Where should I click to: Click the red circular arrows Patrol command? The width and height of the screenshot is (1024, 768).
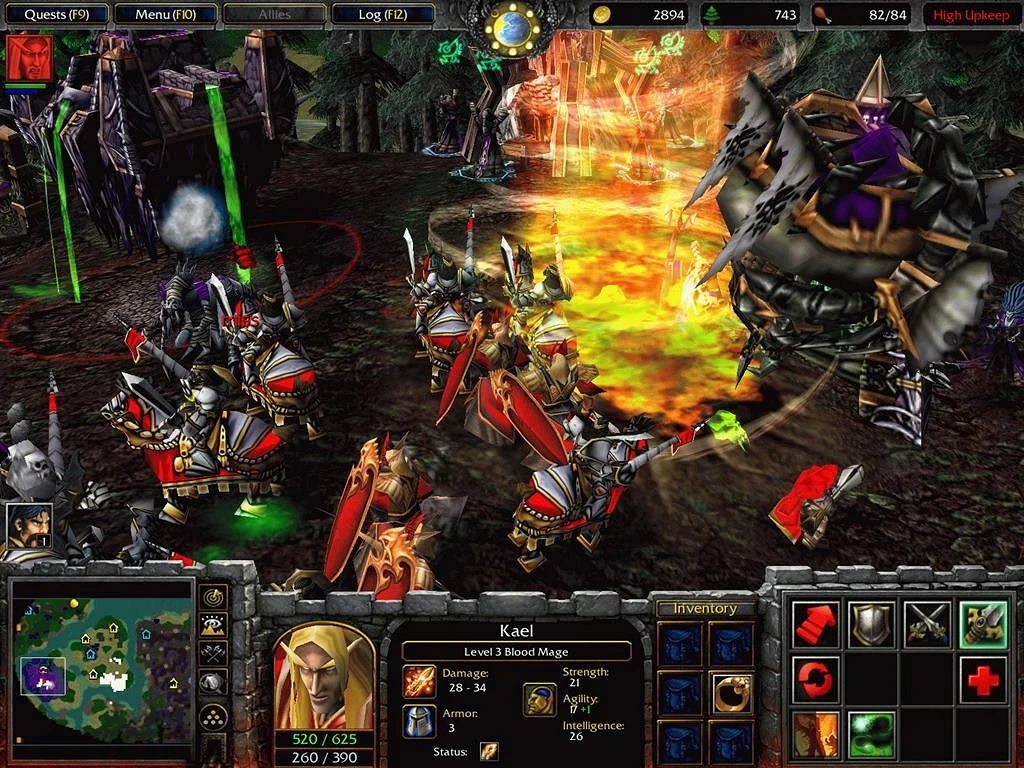[816, 680]
